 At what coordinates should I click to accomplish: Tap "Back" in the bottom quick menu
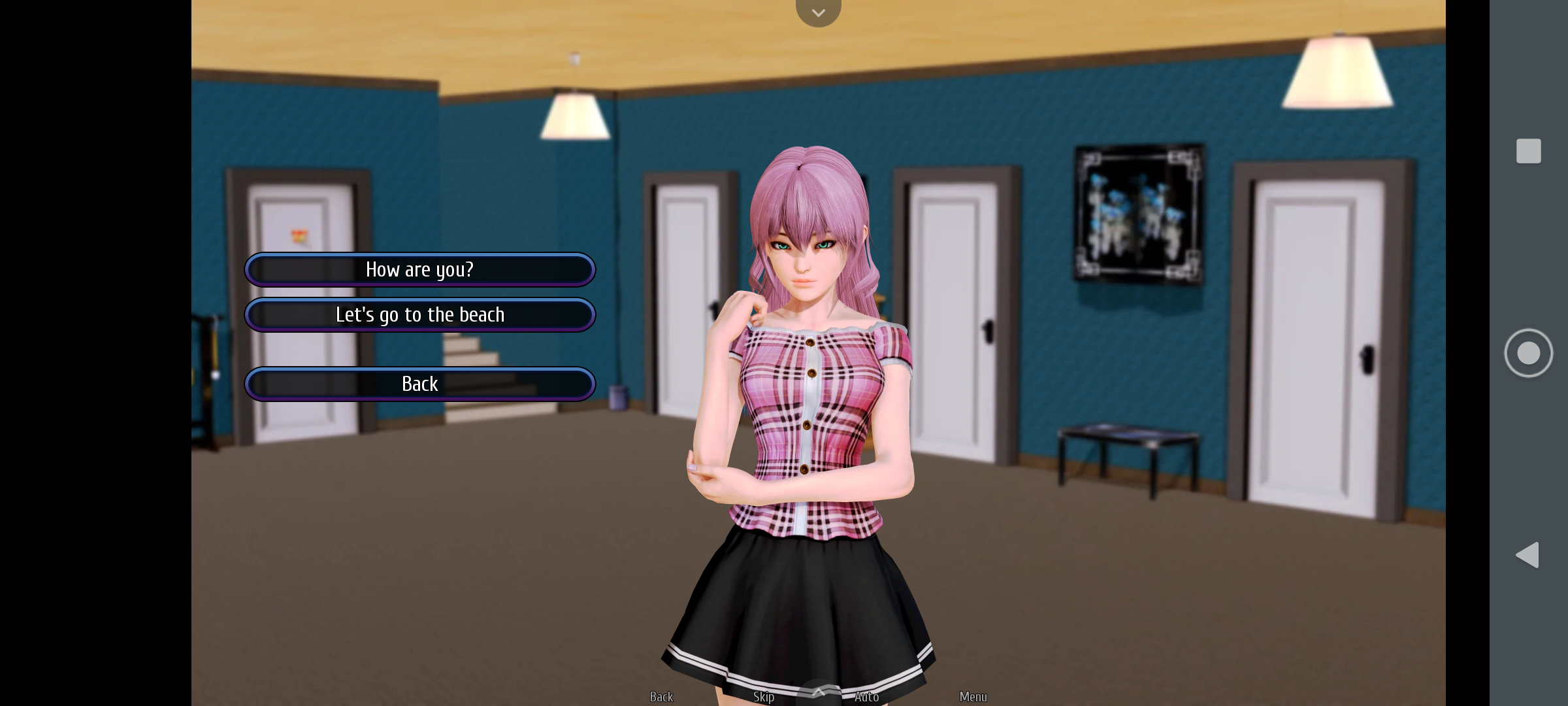point(661,696)
